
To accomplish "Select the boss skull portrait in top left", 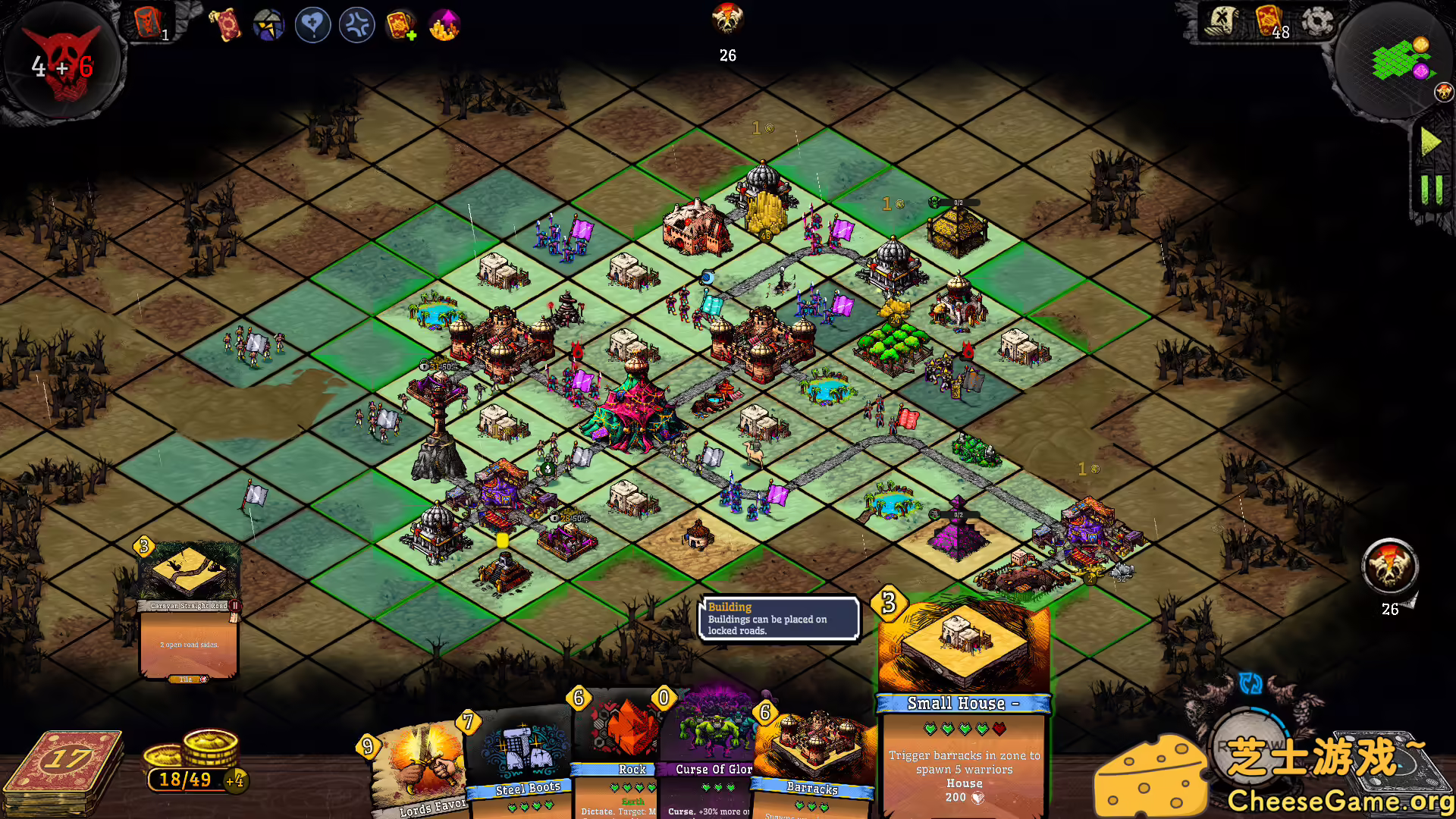I will 62,64.
